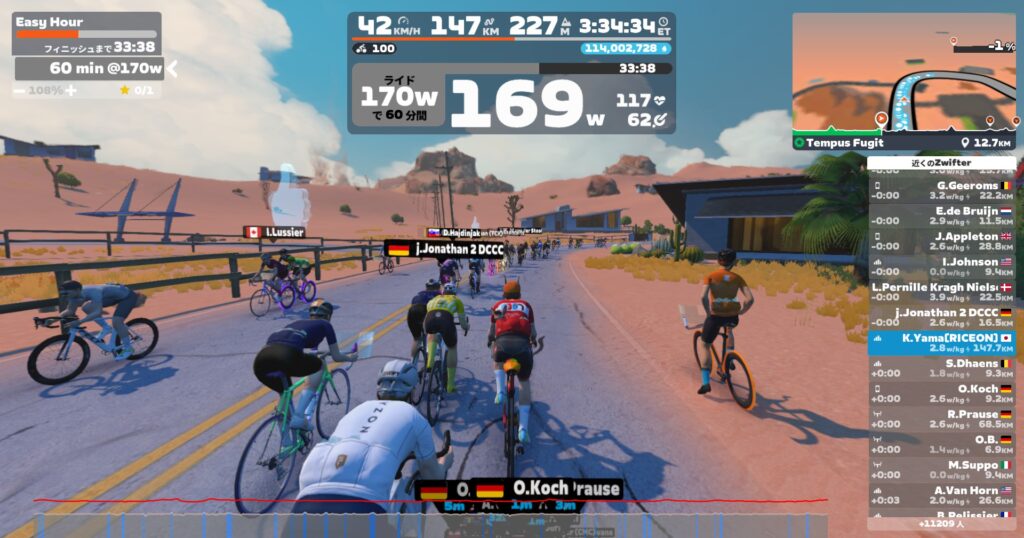Screen dimensions: 1024x538
Task: Select E.de Bruijn in the rider list
Action: (941, 216)
